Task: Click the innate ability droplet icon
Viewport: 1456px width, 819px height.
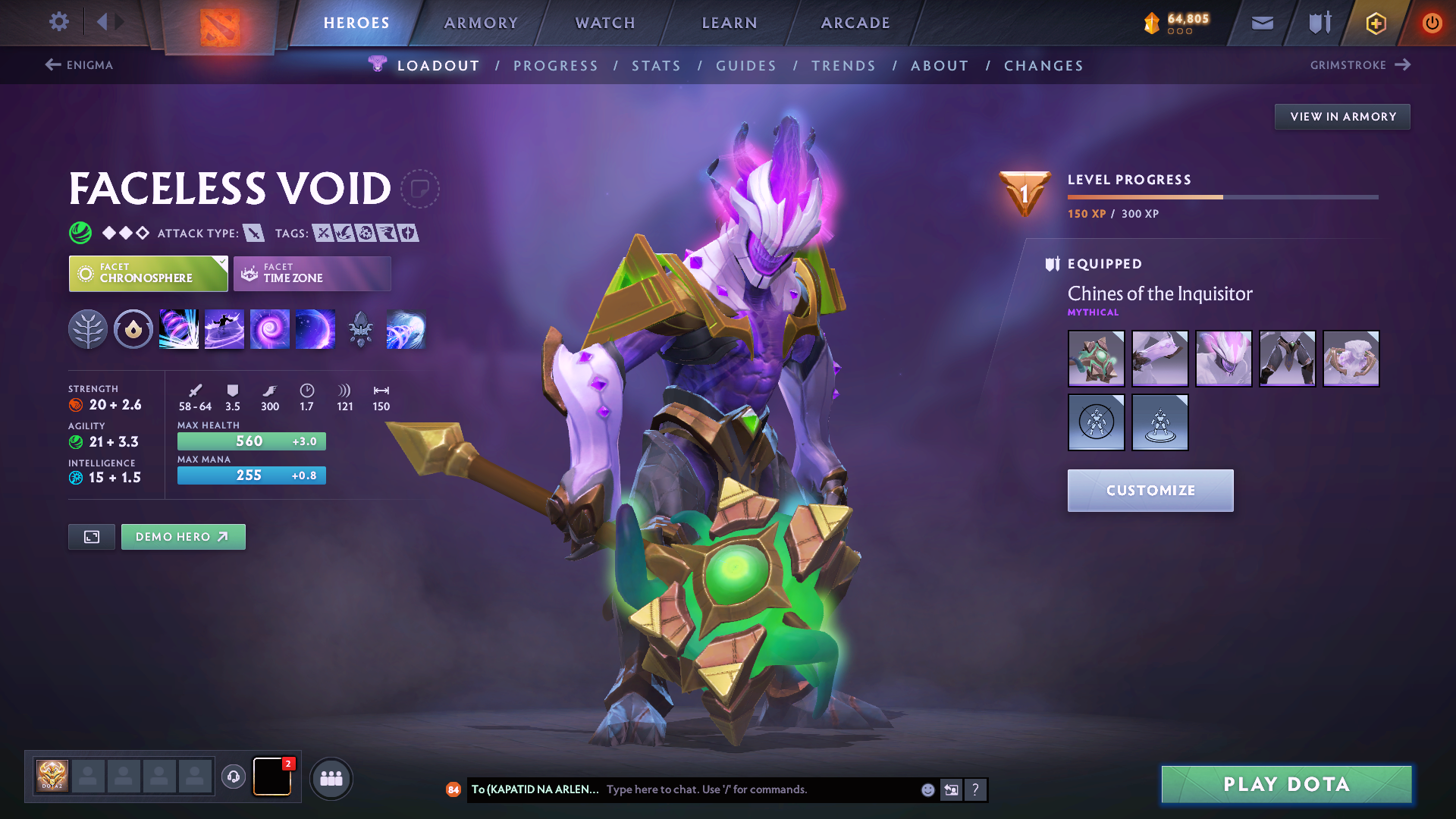Action: [x=133, y=328]
